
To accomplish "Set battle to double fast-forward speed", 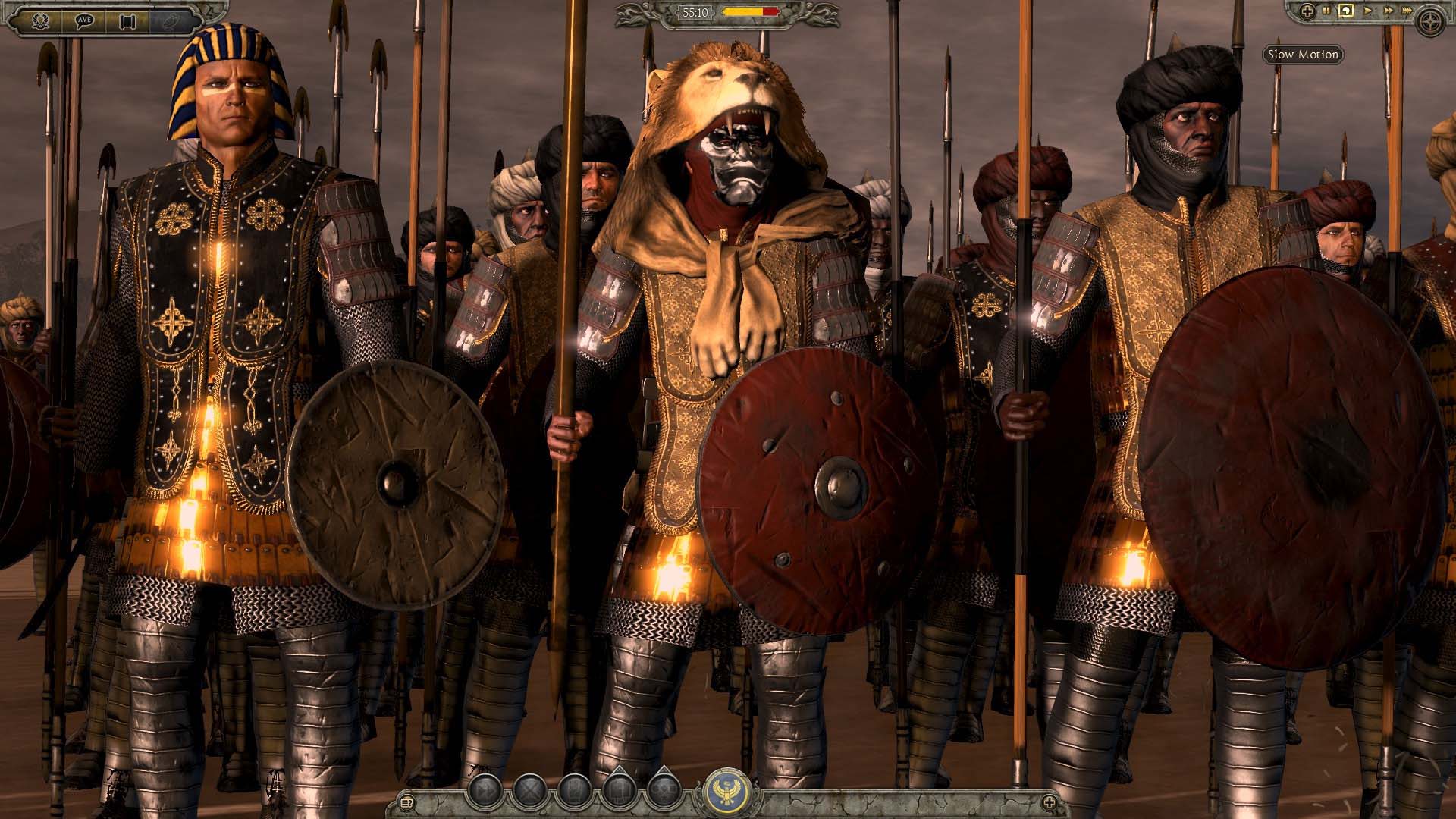I will pos(1388,11).
